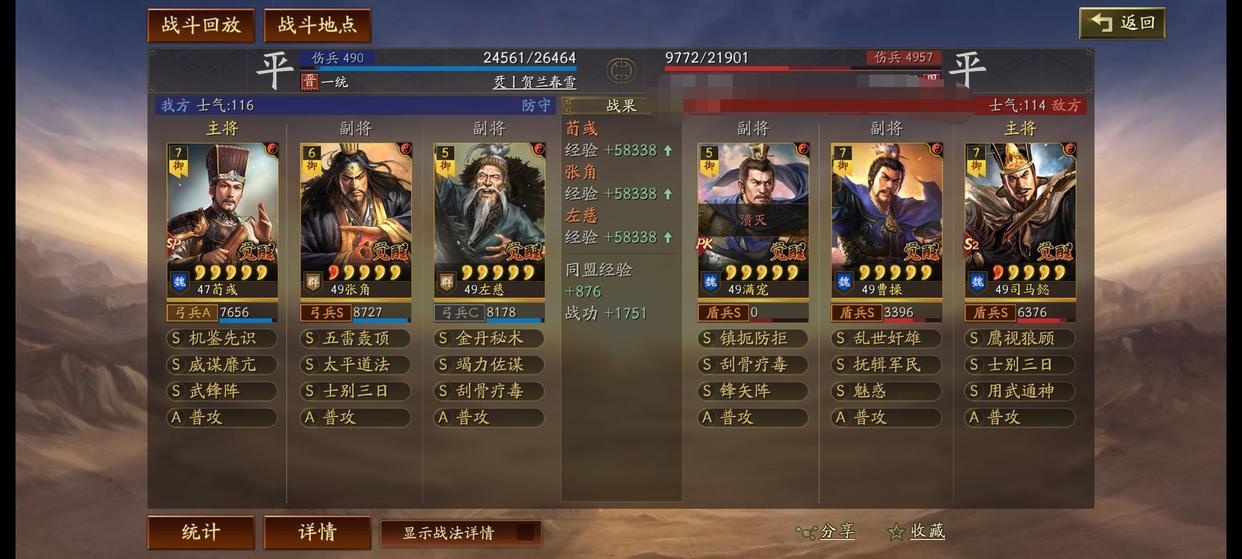This screenshot has height=559, width=1242.
Task: View the 详情 battle details
Action: [x=317, y=532]
